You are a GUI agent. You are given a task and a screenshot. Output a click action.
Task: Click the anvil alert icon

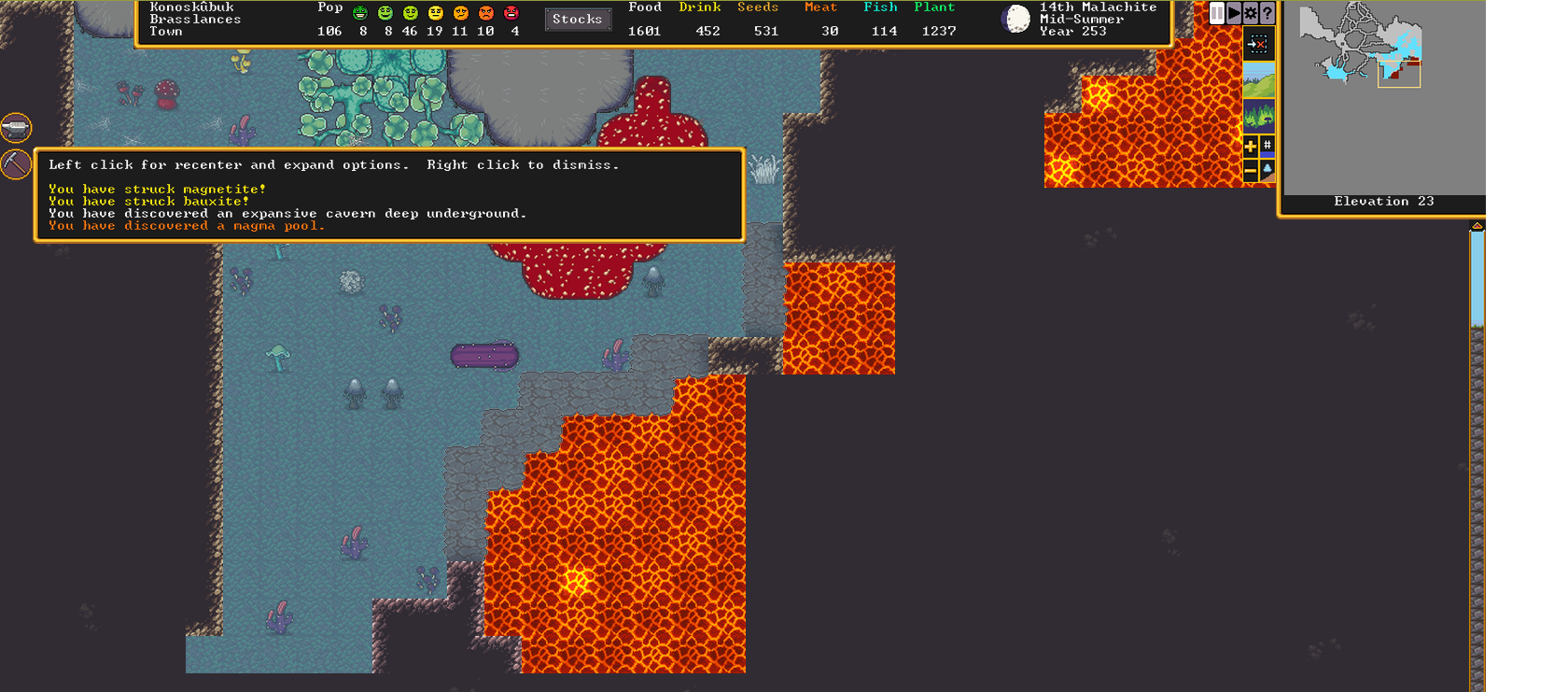pyautogui.click(x=16, y=127)
